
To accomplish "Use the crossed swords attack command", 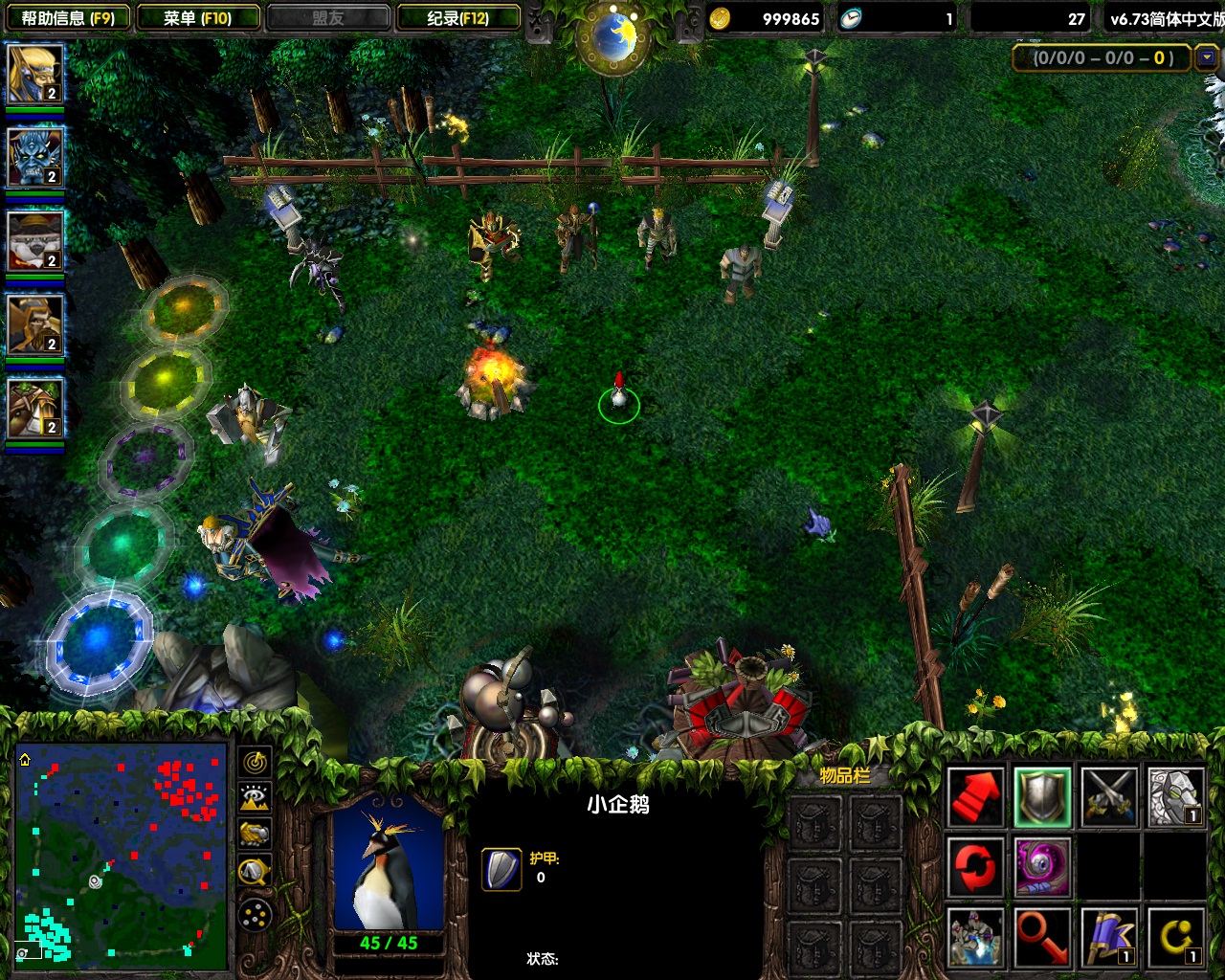I will (1108, 797).
